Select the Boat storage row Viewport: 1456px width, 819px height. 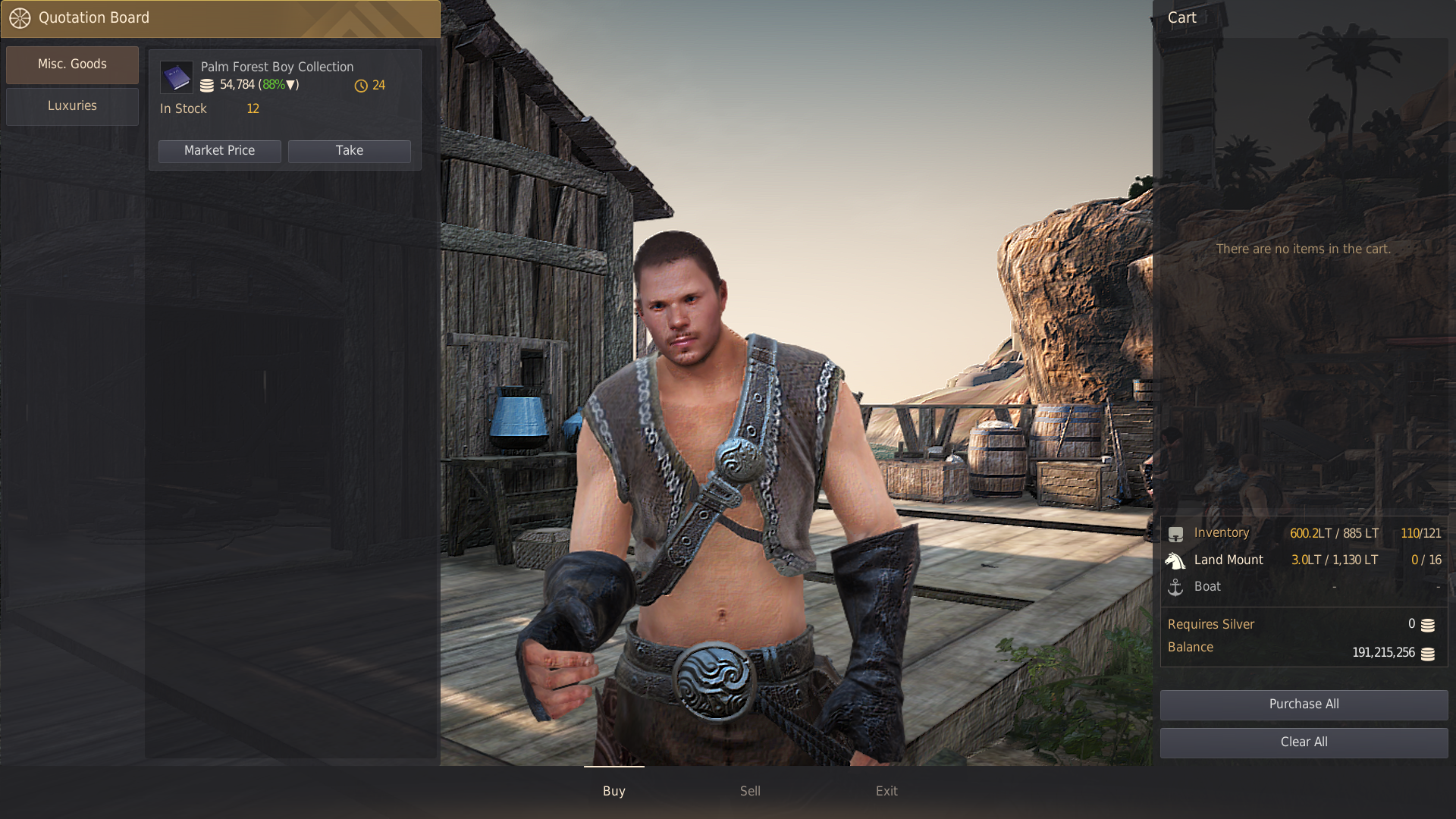coord(1304,587)
